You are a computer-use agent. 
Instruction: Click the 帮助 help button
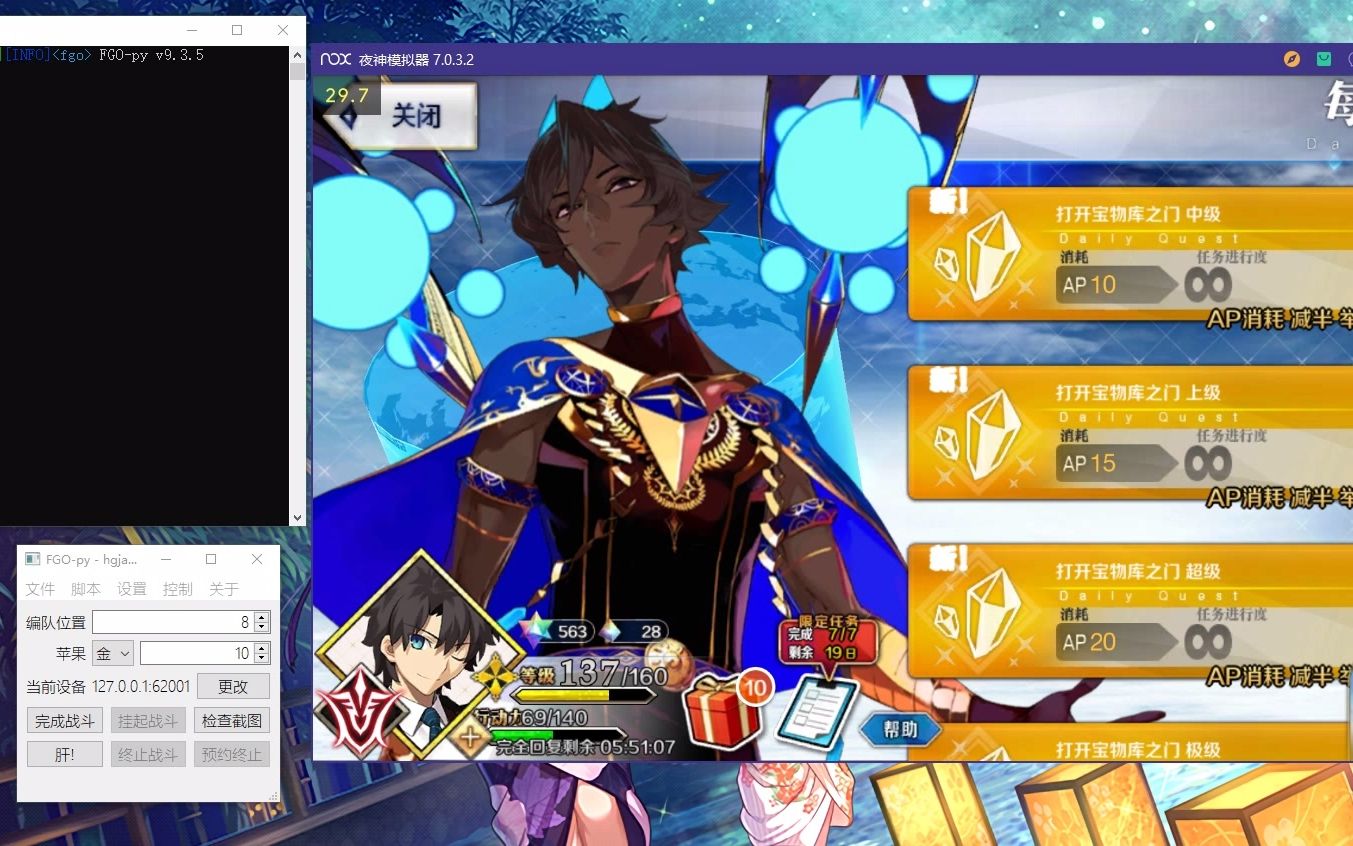coord(899,729)
